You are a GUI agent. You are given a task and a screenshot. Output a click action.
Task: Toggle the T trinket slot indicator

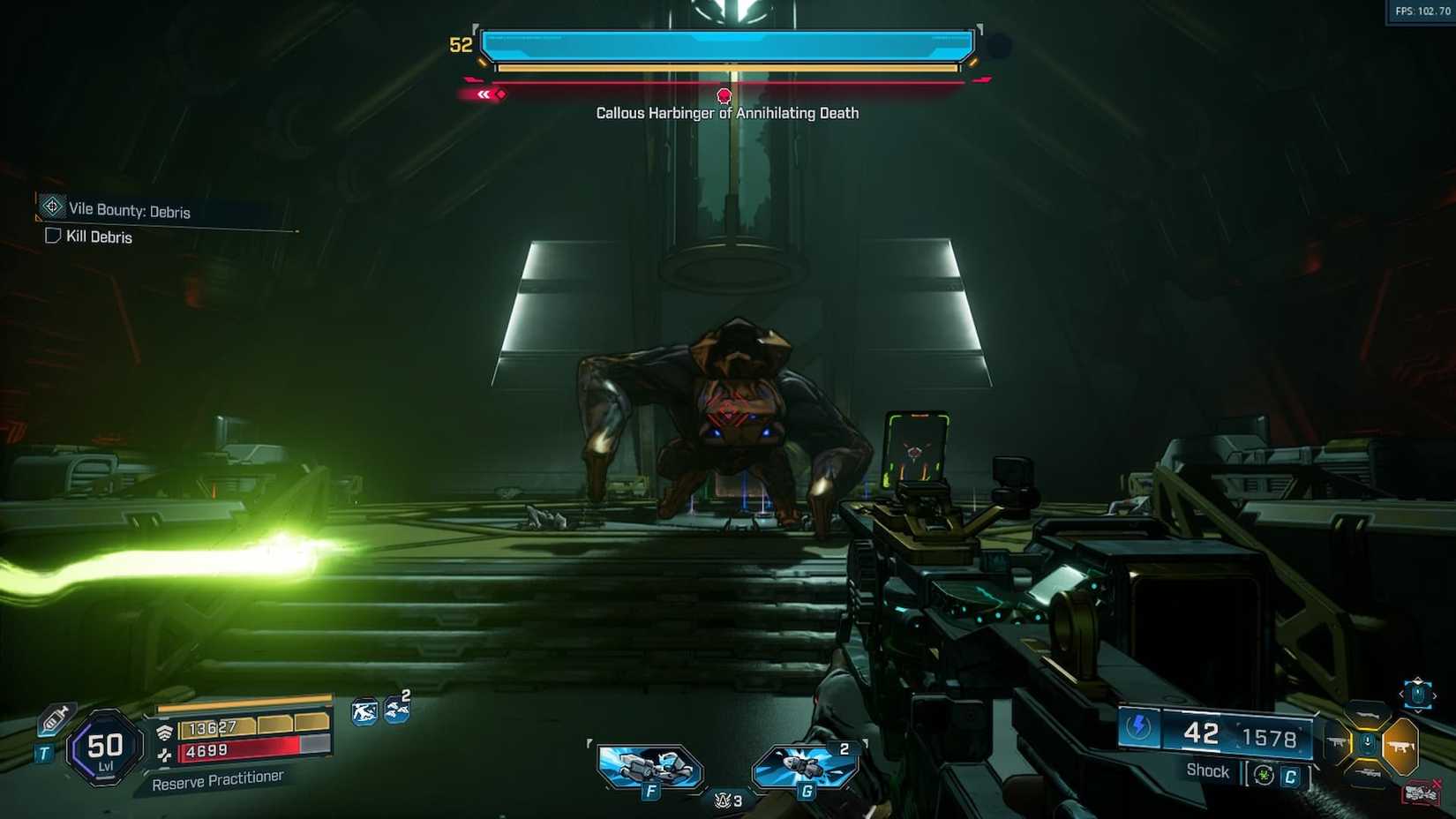pos(43,753)
